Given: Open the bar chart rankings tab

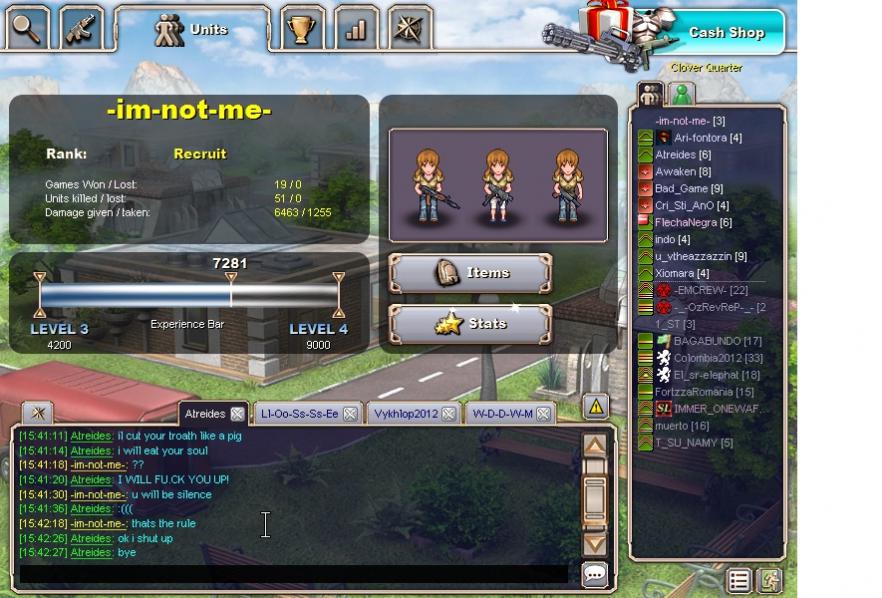Looking at the screenshot, I should point(355,29).
